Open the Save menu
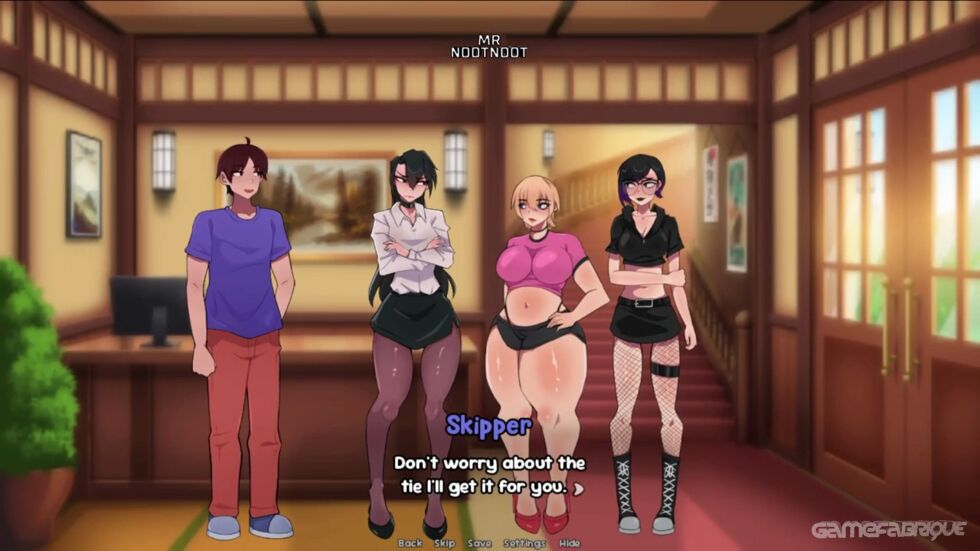 pyautogui.click(x=479, y=543)
